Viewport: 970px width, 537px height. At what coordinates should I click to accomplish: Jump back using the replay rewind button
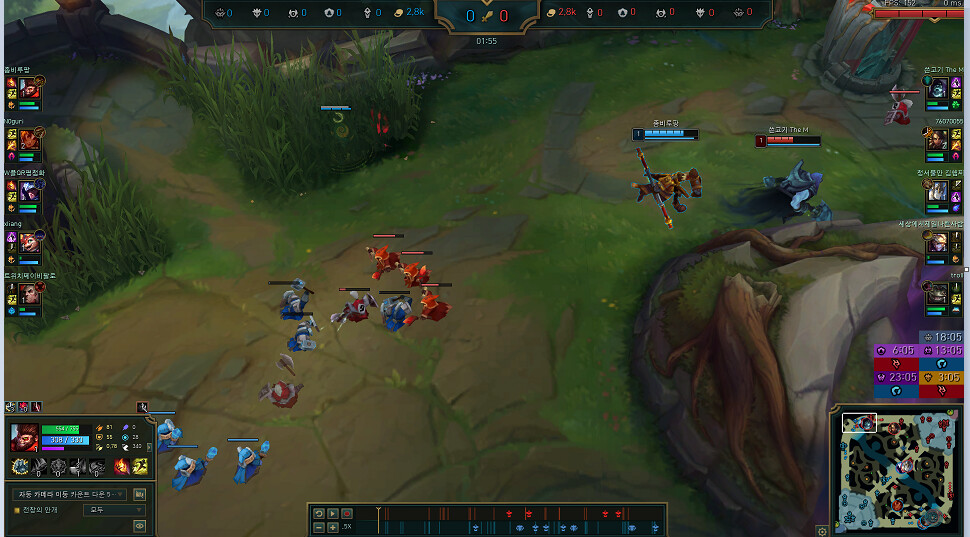(x=319, y=513)
